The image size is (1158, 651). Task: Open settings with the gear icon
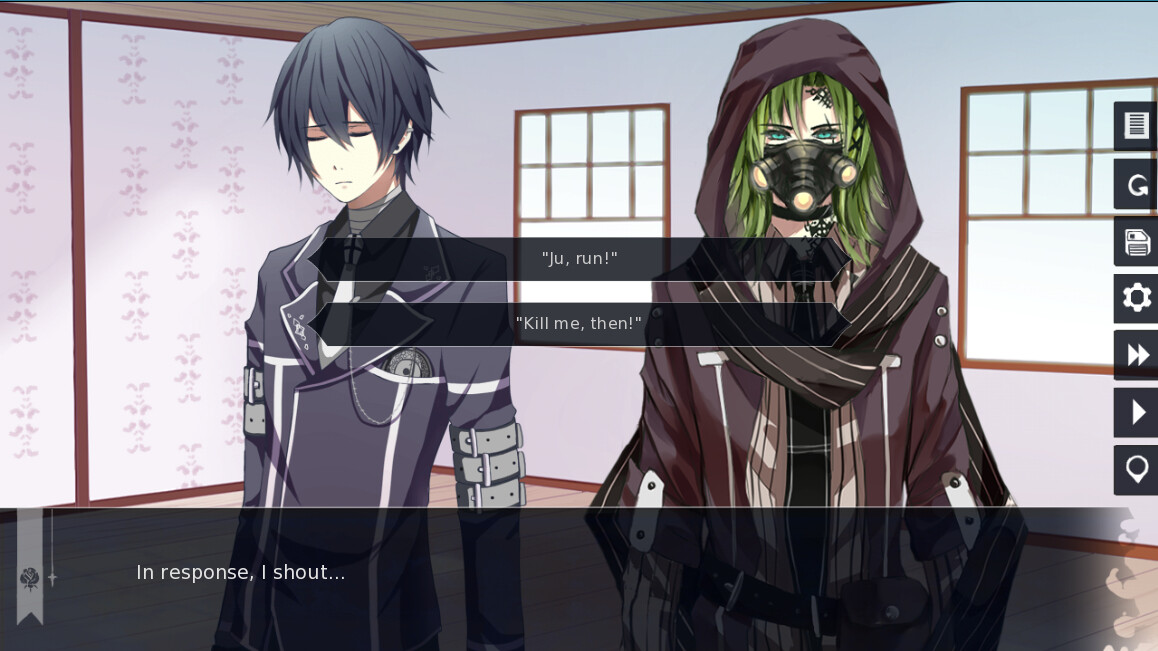pyautogui.click(x=1136, y=298)
